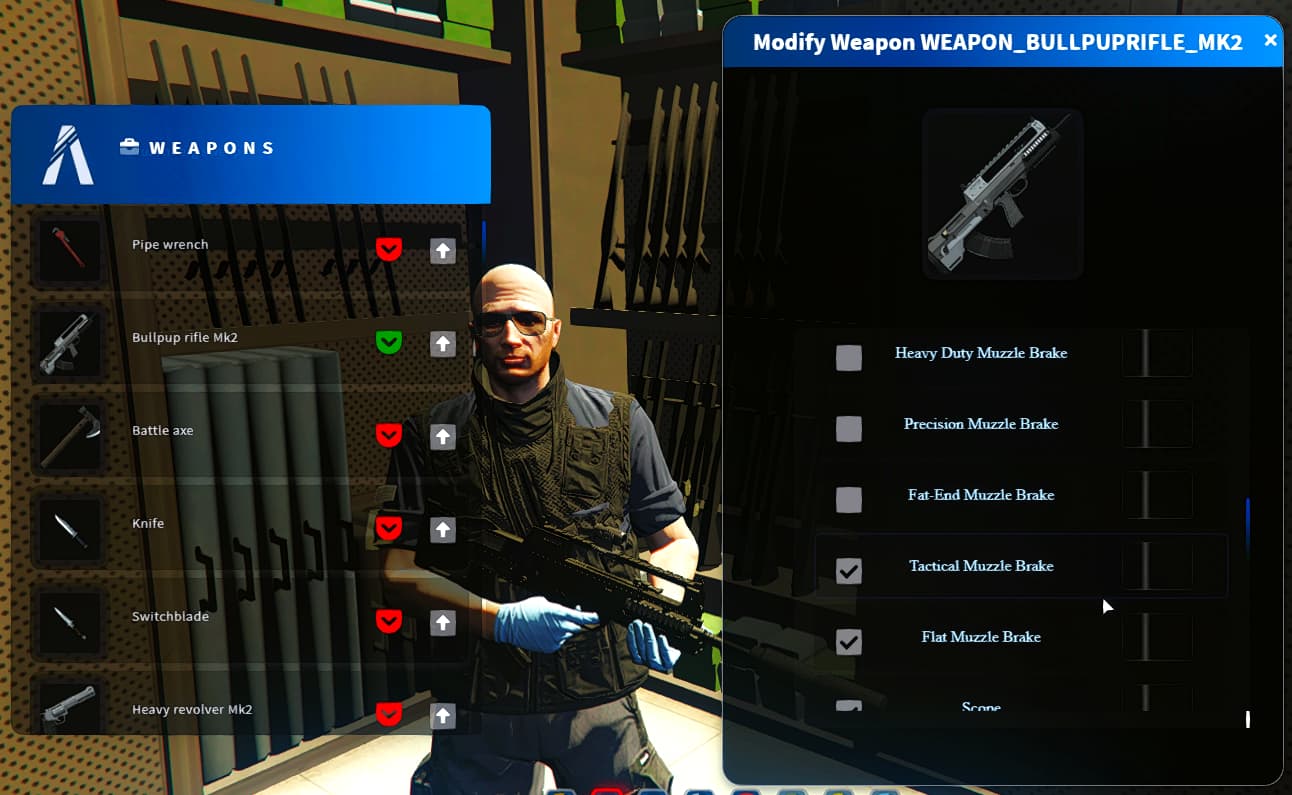Close the Modify Weapon window
The image size is (1292, 795).
click(1270, 41)
